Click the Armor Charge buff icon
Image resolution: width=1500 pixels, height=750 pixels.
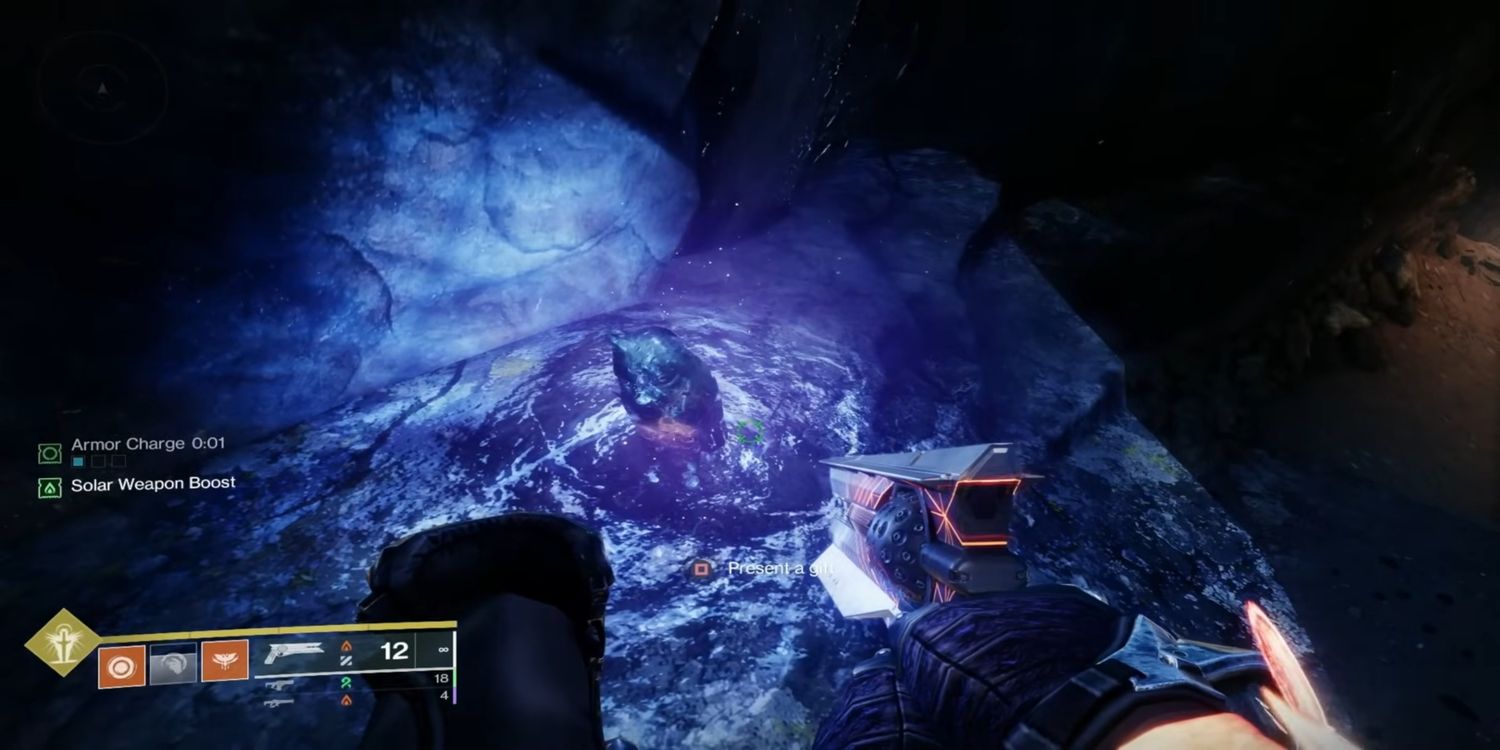(49, 454)
